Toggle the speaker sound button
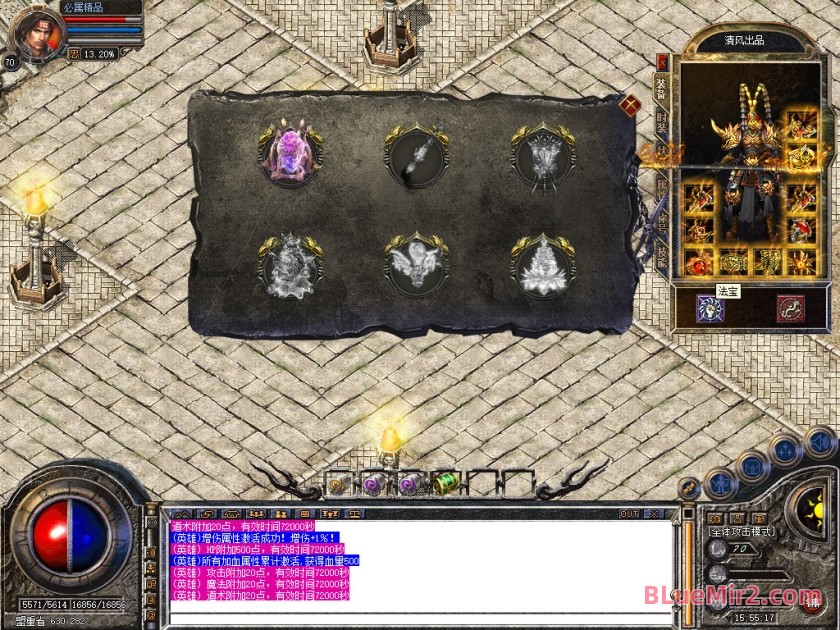The width and height of the screenshot is (840, 630). pos(820,441)
